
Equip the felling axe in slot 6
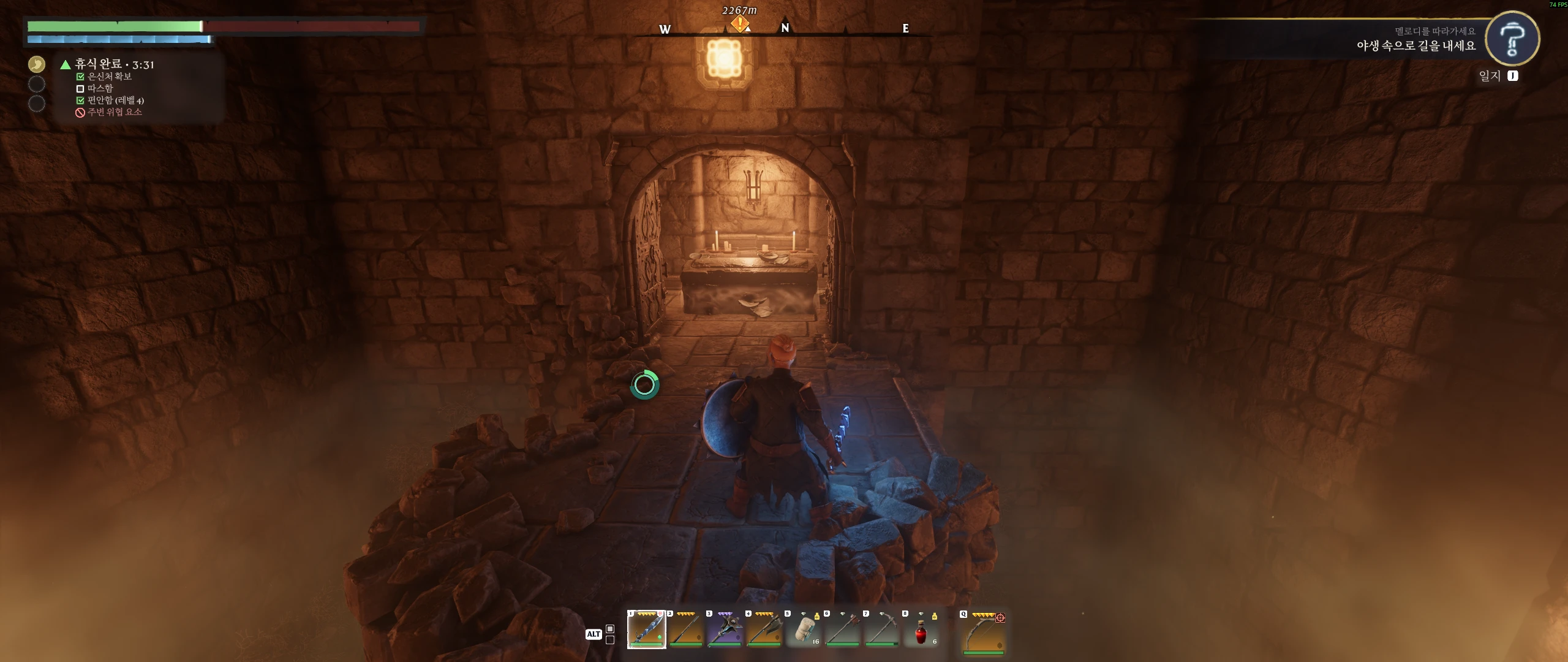(x=843, y=630)
